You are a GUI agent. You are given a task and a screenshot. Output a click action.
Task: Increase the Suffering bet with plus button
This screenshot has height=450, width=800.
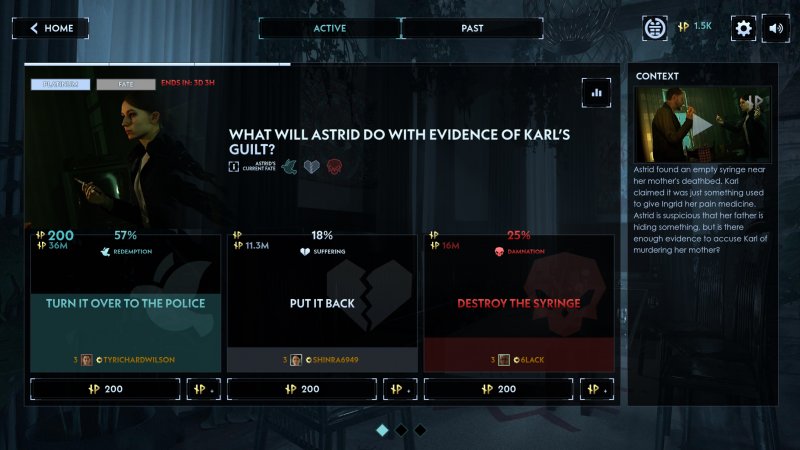coord(401,388)
